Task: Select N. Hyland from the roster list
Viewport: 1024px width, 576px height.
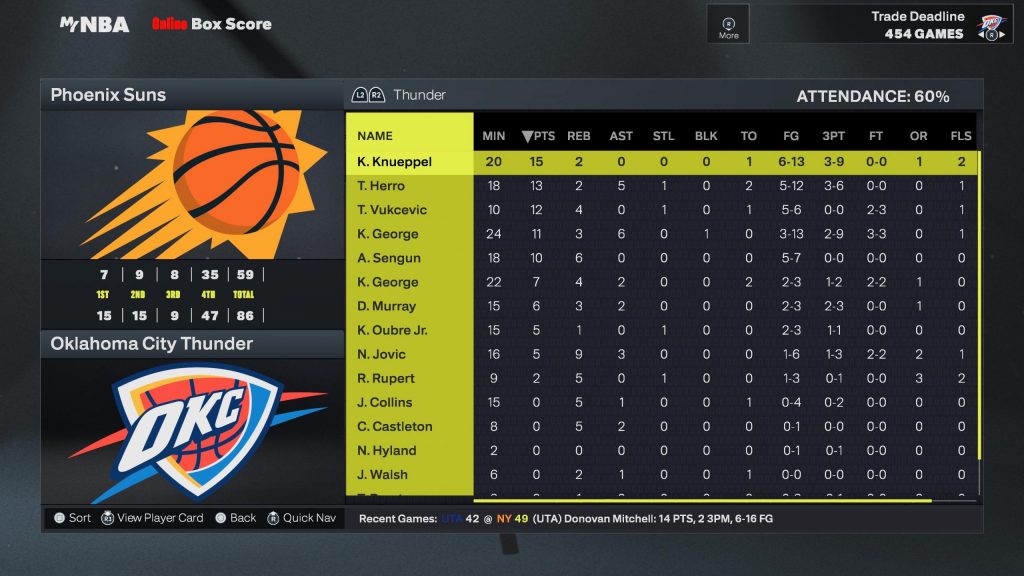Action: pos(386,450)
